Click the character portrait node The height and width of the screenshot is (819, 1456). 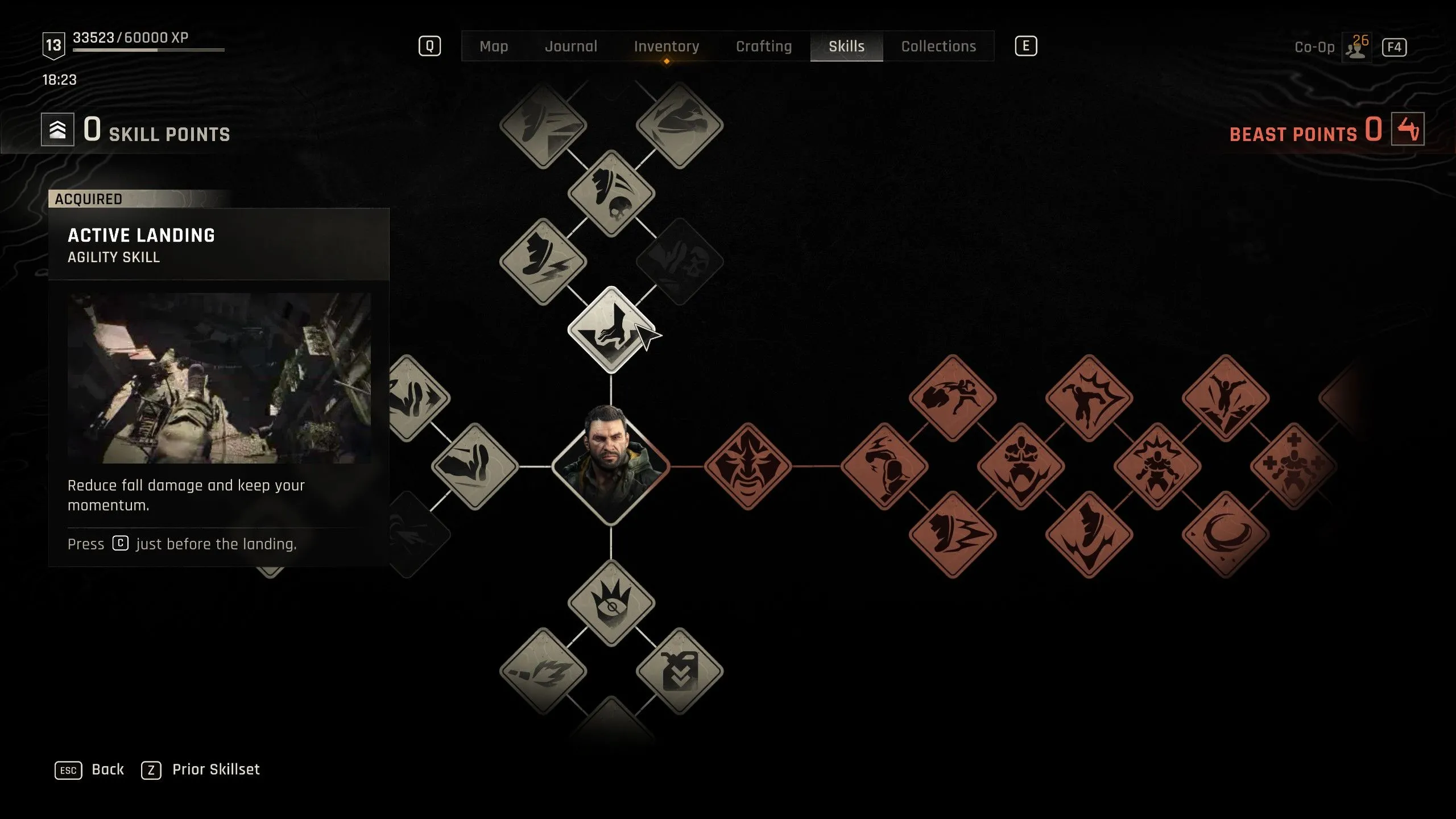(x=611, y=466)
